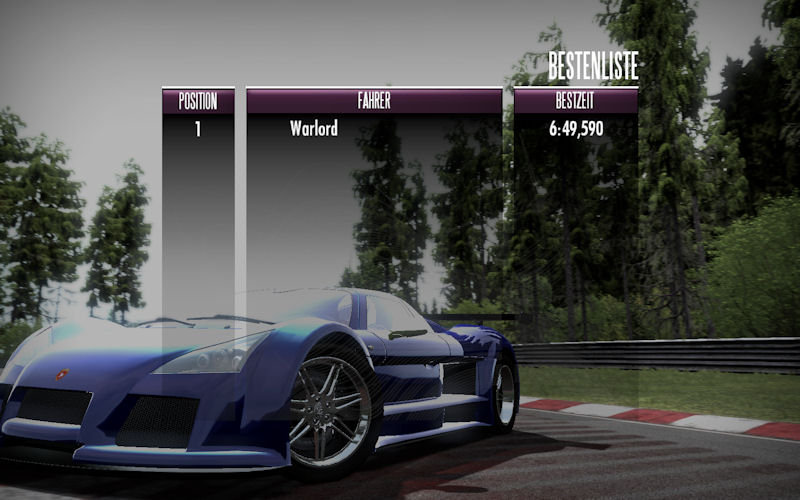Screen dimensions: 800x500
Task: Click the Fahrer column header
Action: [x=374, y=101]
